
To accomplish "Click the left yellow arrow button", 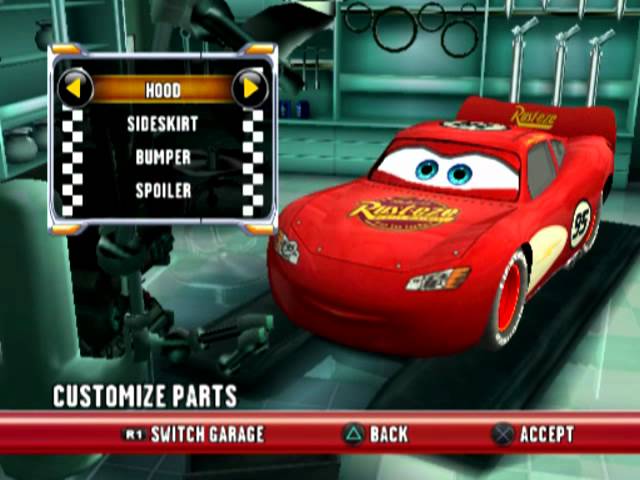I will [75, 90].
